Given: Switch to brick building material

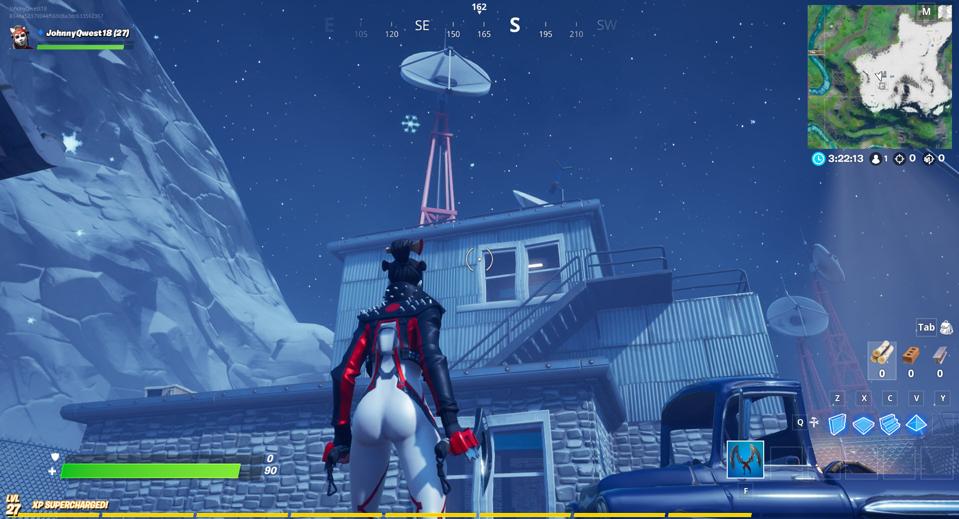Looking at the screenshot, I should coord(910,355).
